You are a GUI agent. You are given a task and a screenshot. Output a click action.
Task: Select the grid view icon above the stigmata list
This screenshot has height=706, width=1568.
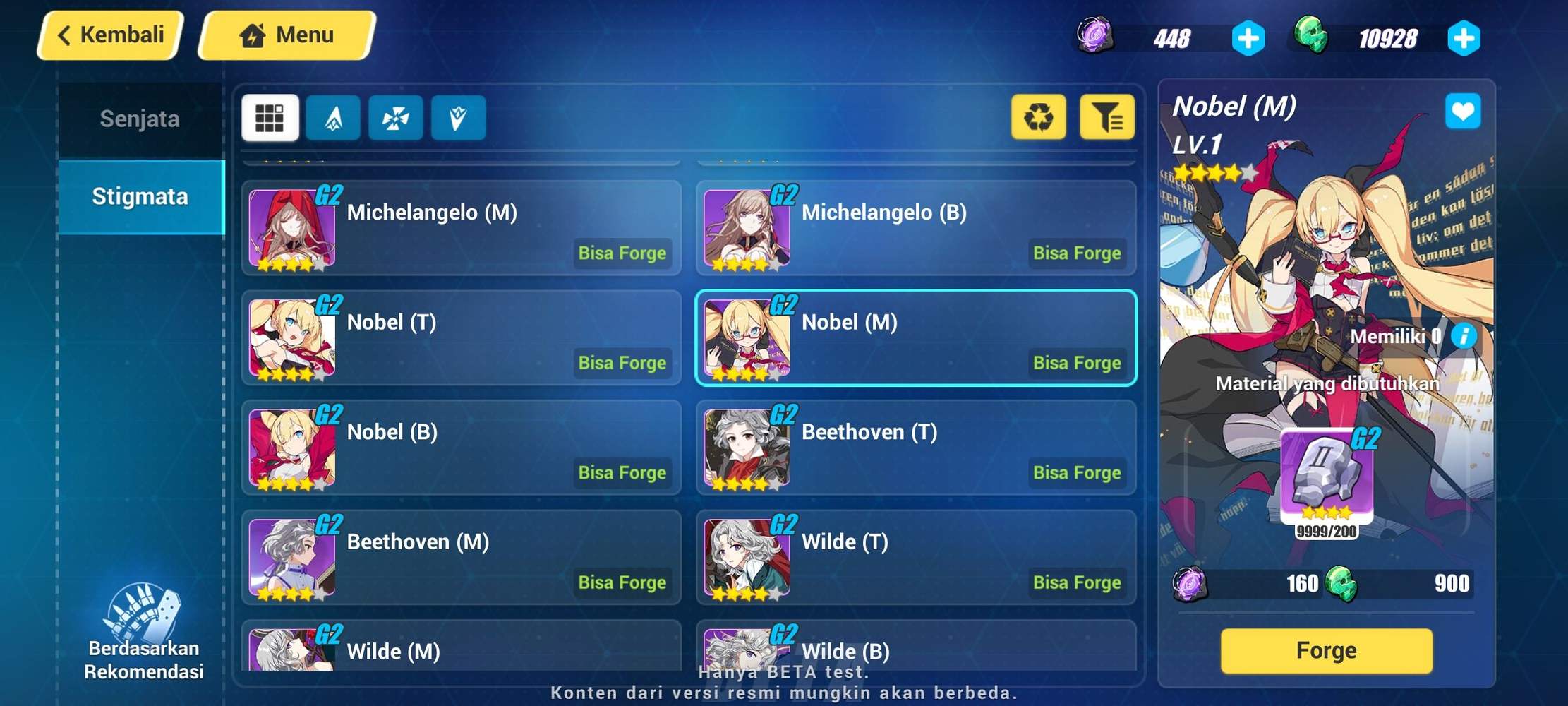(x=270, y=118)
